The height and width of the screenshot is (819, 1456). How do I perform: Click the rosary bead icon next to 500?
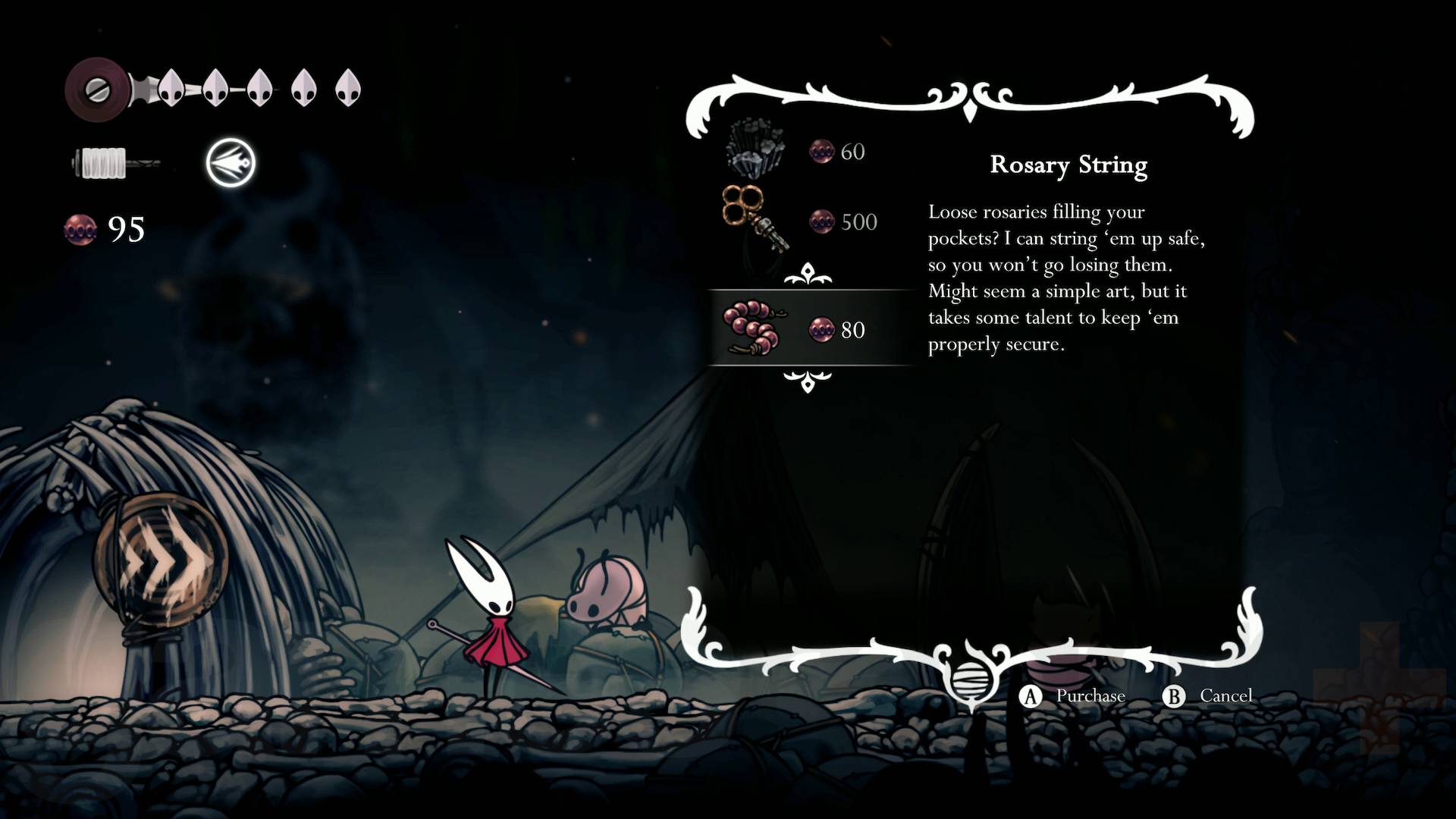pyautogui.click(x=821, y=221)
